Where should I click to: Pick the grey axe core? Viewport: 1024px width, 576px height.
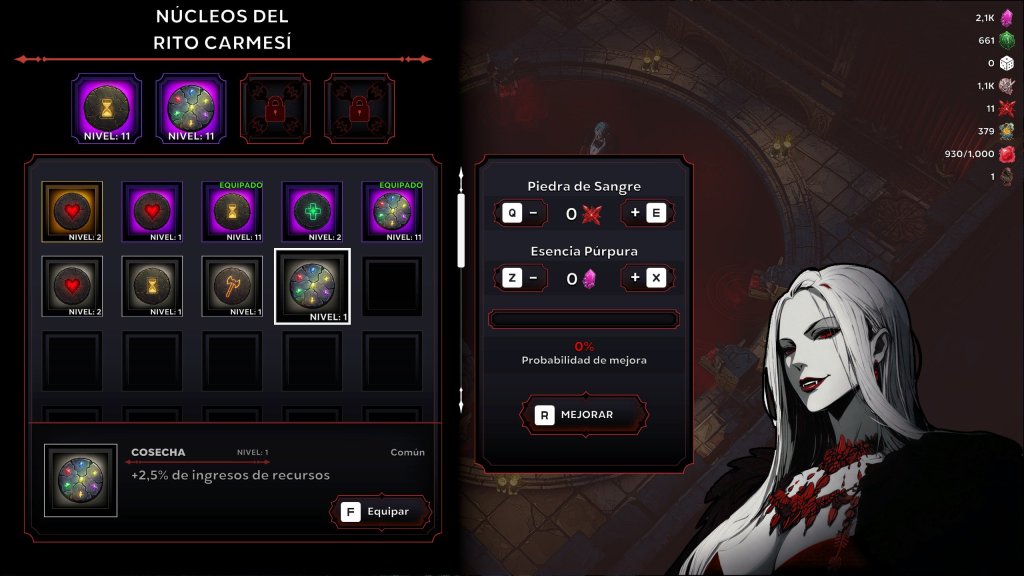click(232, 287)
